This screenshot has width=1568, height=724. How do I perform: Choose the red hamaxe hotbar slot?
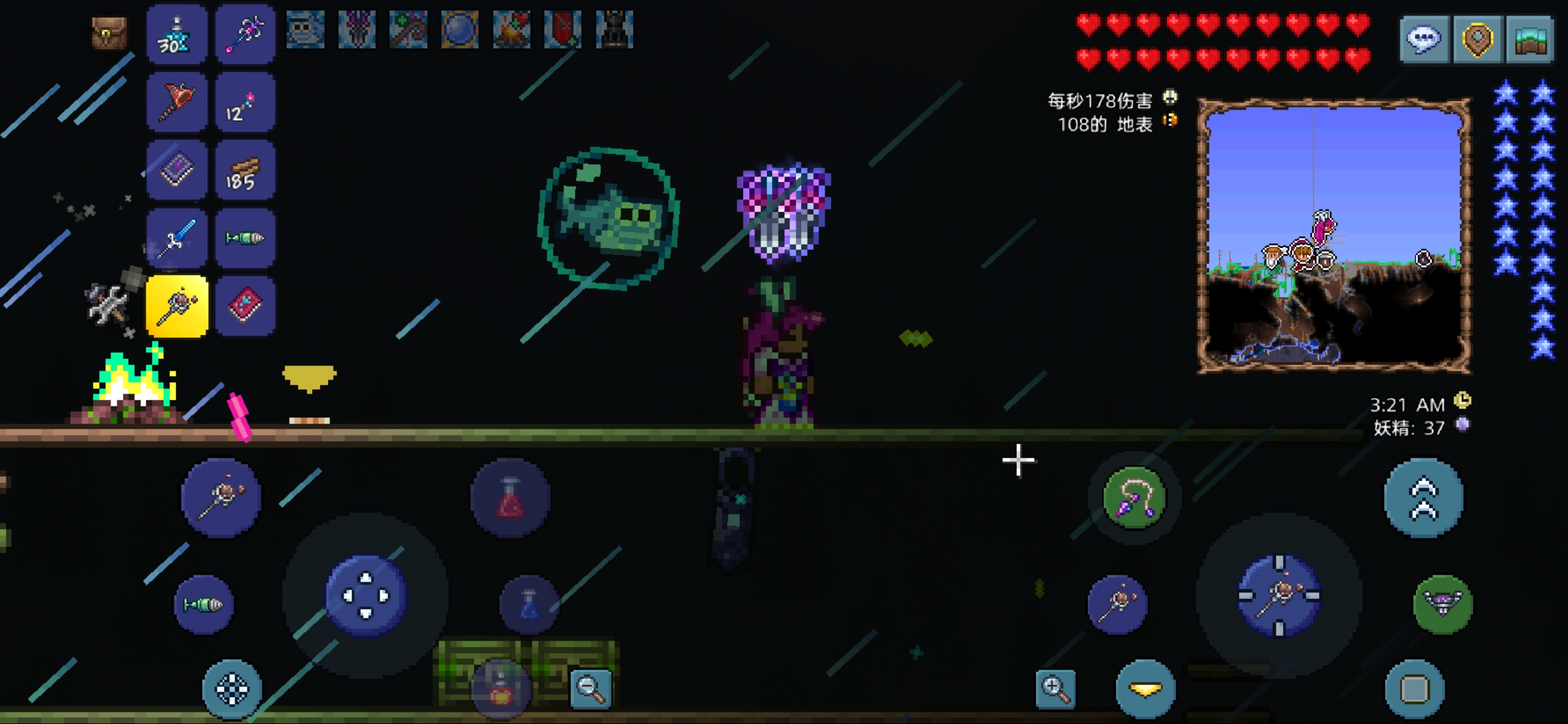[176, 103]
